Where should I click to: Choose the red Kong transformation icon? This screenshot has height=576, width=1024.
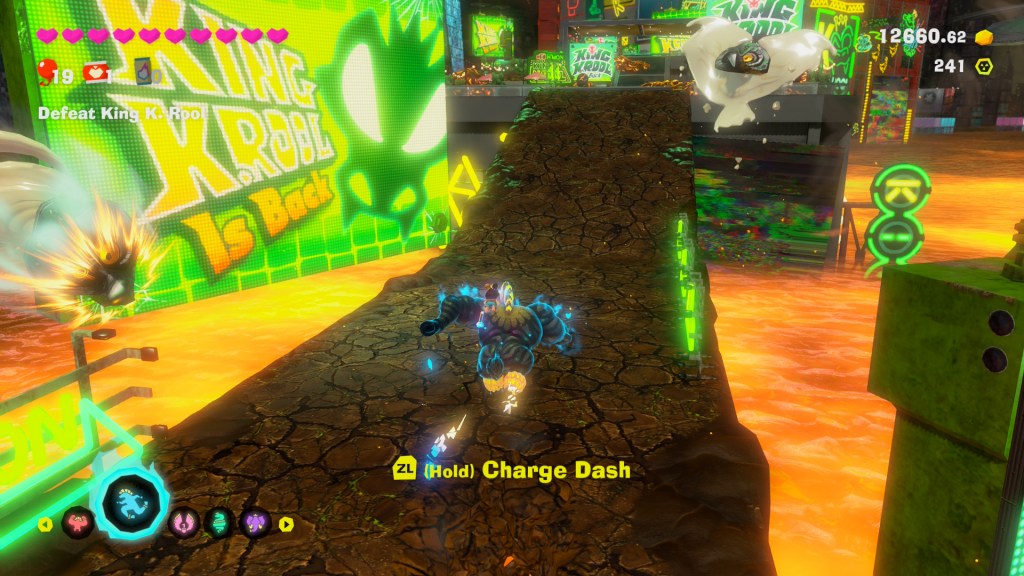coord(76,522)
